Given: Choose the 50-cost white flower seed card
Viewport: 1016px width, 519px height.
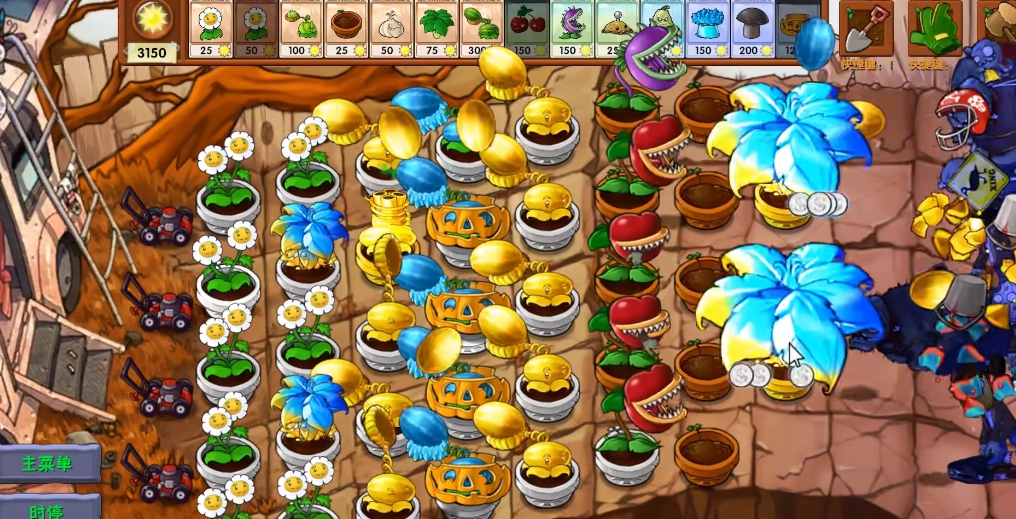Looking at the screenshot, I should pos(255,28).
